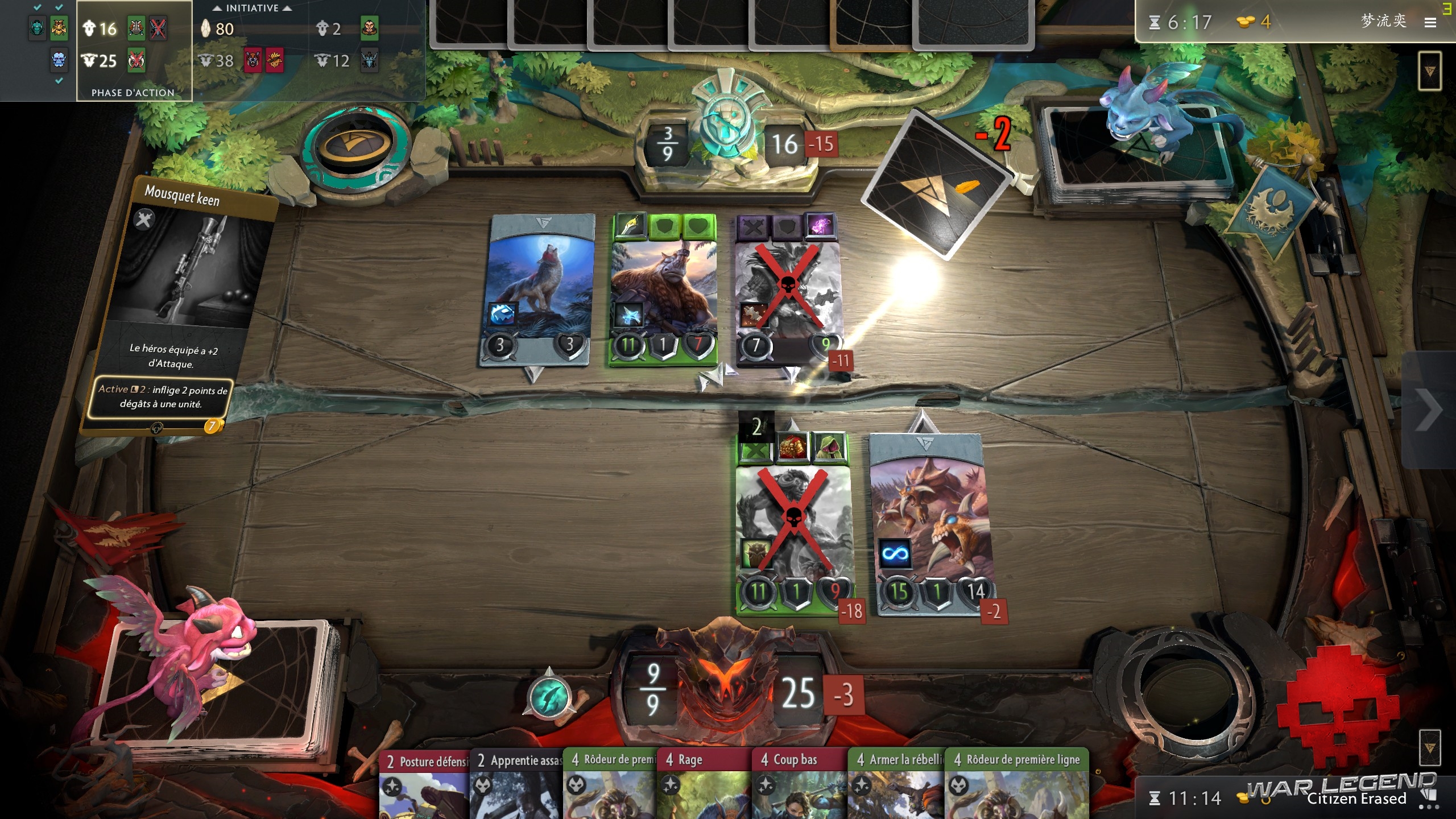1456x819 pixels.
Task: Click the mana crystal icon next to the 80 score
Action: pyautogui.click(x=206, y=29)
